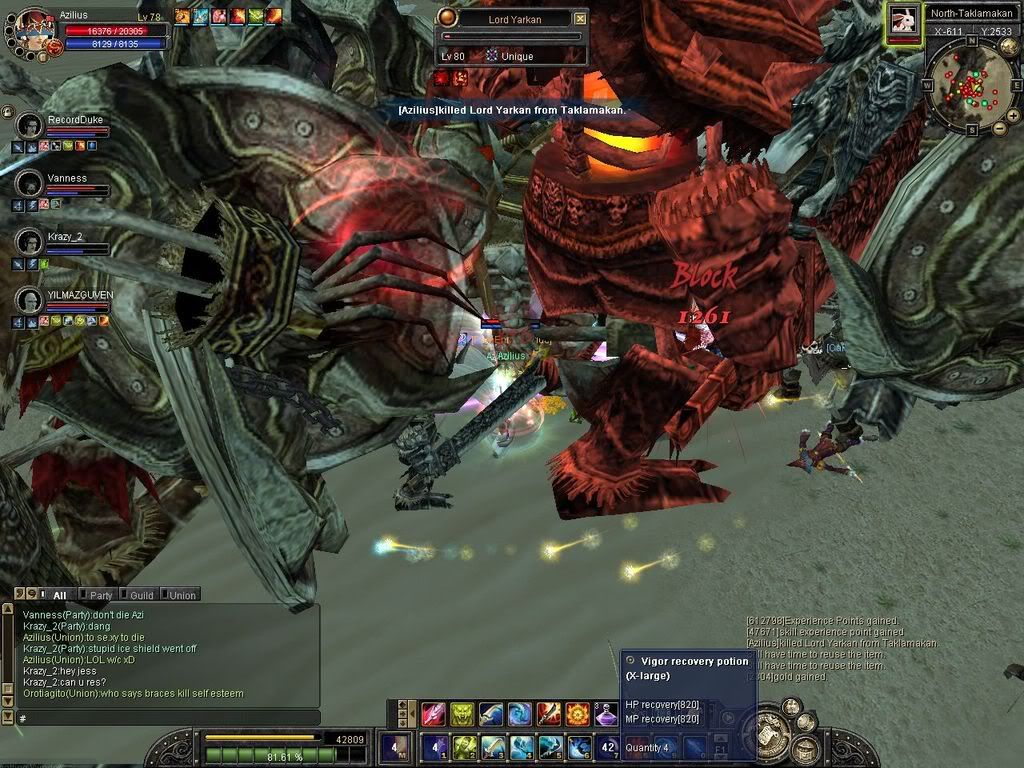1024x768 pixels.
Task: Select party member YILMAZGUVEN
Action: 30,300
